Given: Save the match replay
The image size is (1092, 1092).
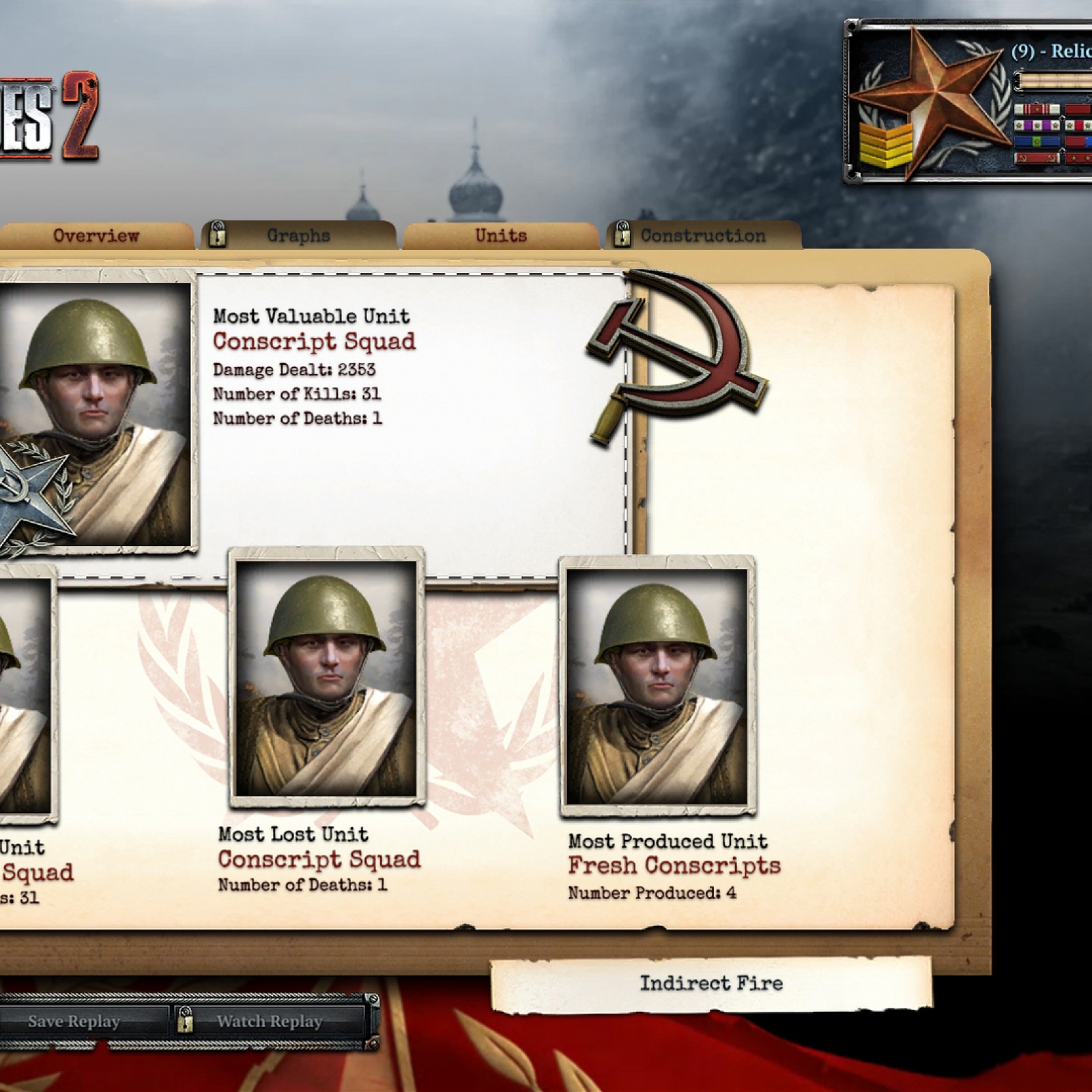Looking at the screenshot, I should 74,1022.
